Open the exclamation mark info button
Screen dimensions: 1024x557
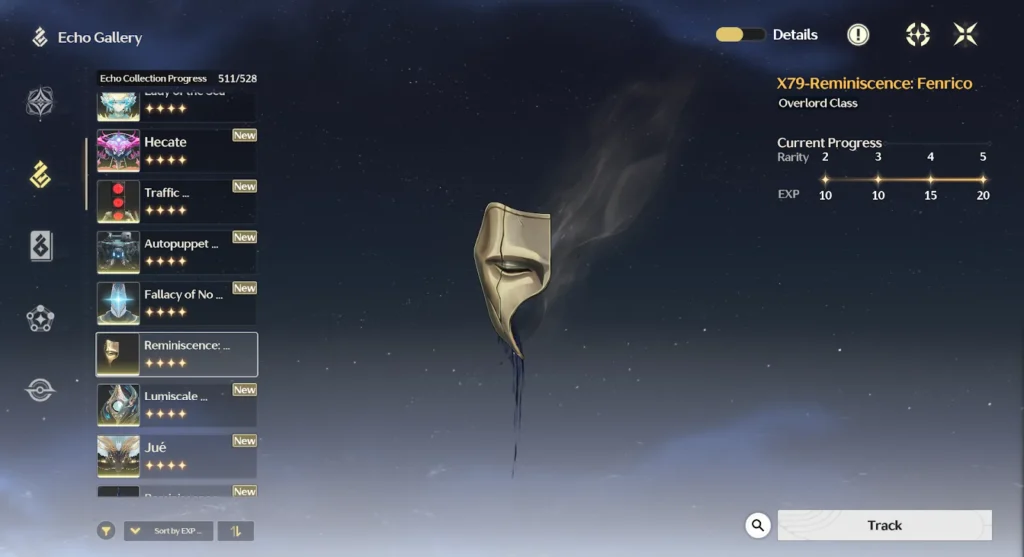click(x=858, y=35)
